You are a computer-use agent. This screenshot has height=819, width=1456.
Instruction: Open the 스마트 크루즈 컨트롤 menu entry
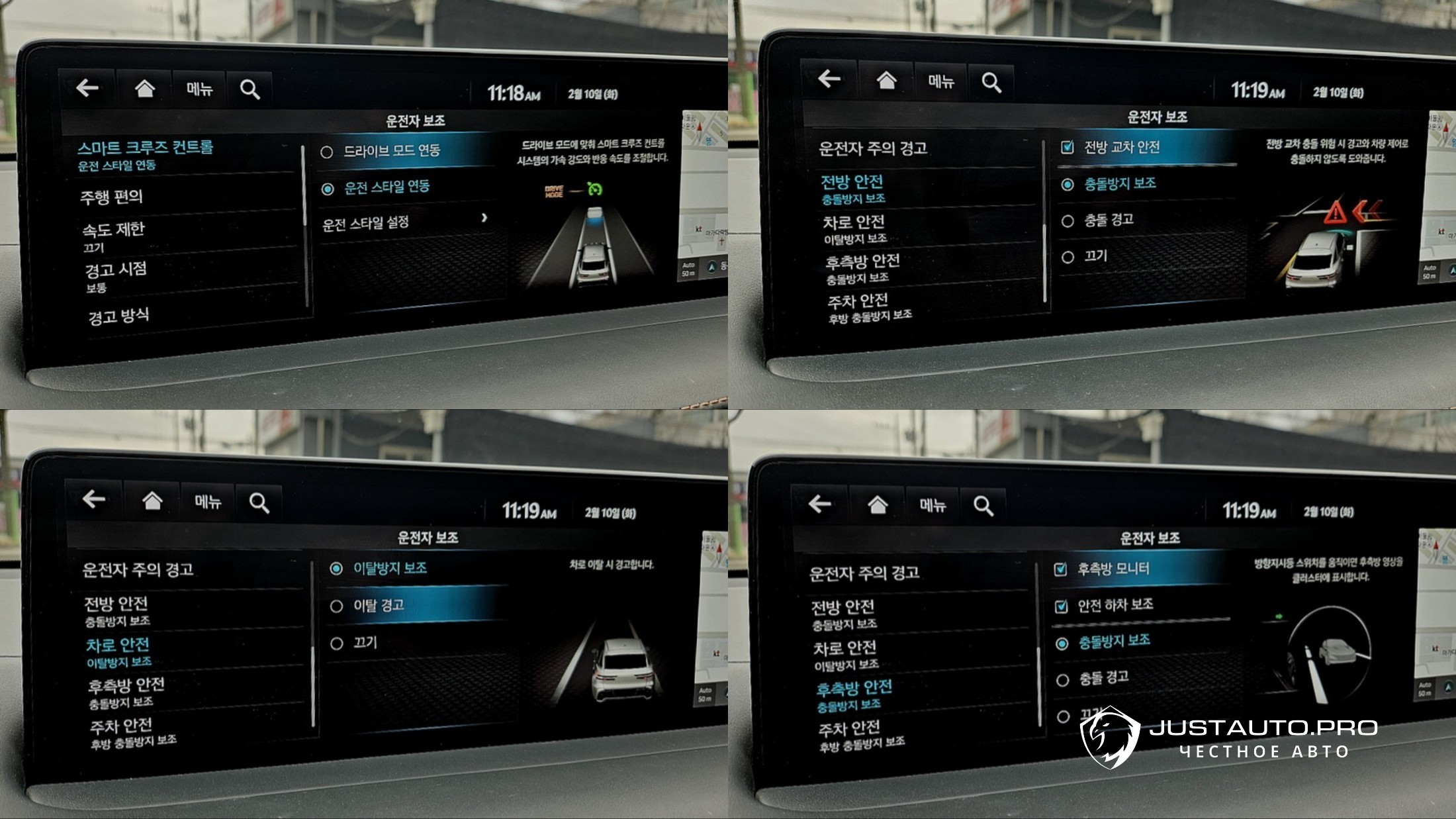146,154
